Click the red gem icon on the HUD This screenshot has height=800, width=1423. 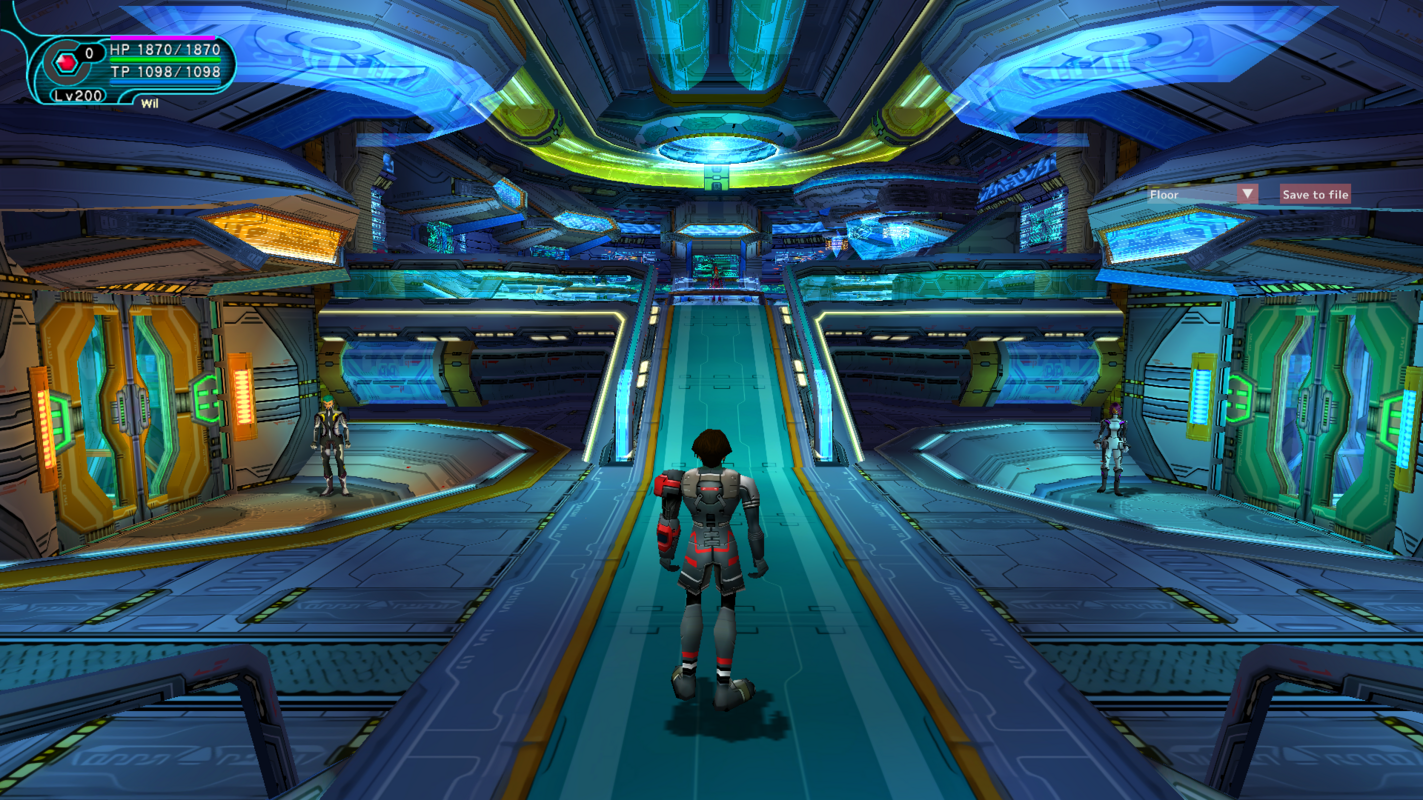(67, 62)
